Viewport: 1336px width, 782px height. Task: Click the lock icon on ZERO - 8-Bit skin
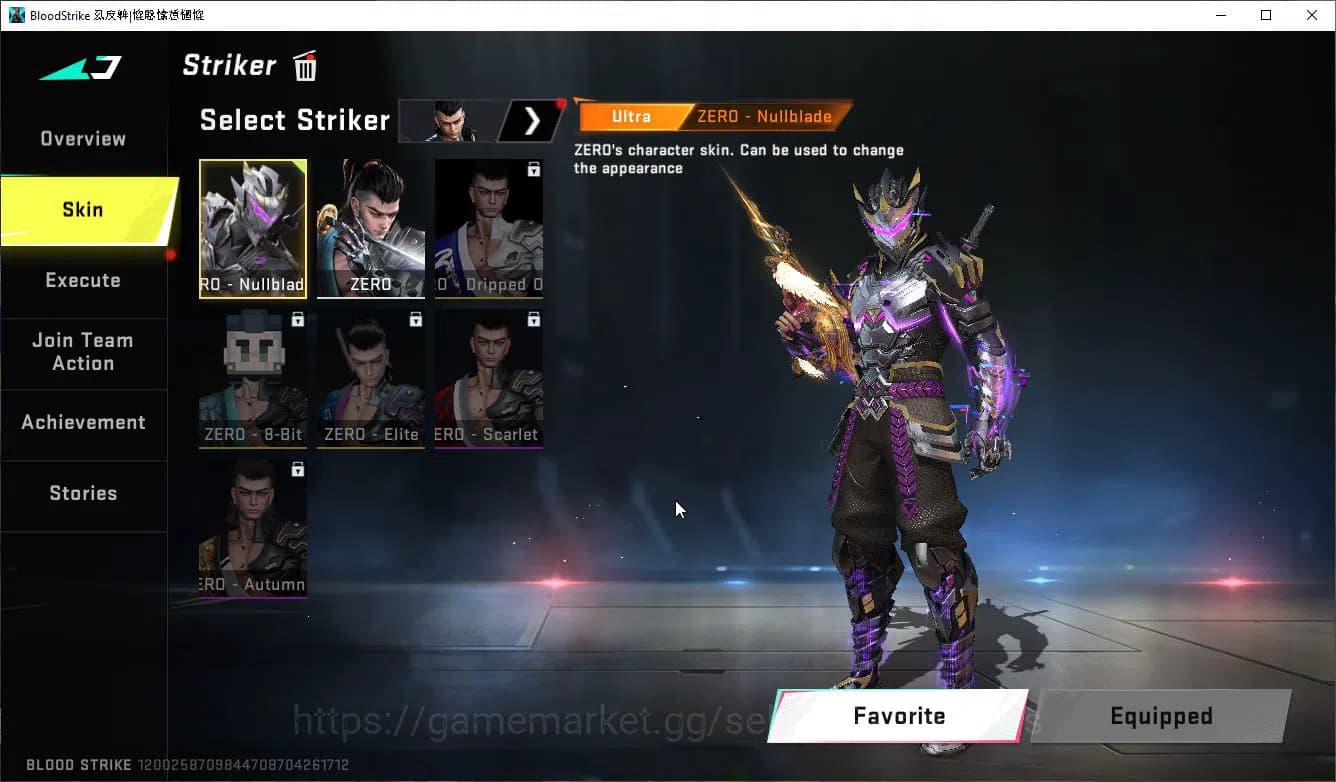coord(297,319)
